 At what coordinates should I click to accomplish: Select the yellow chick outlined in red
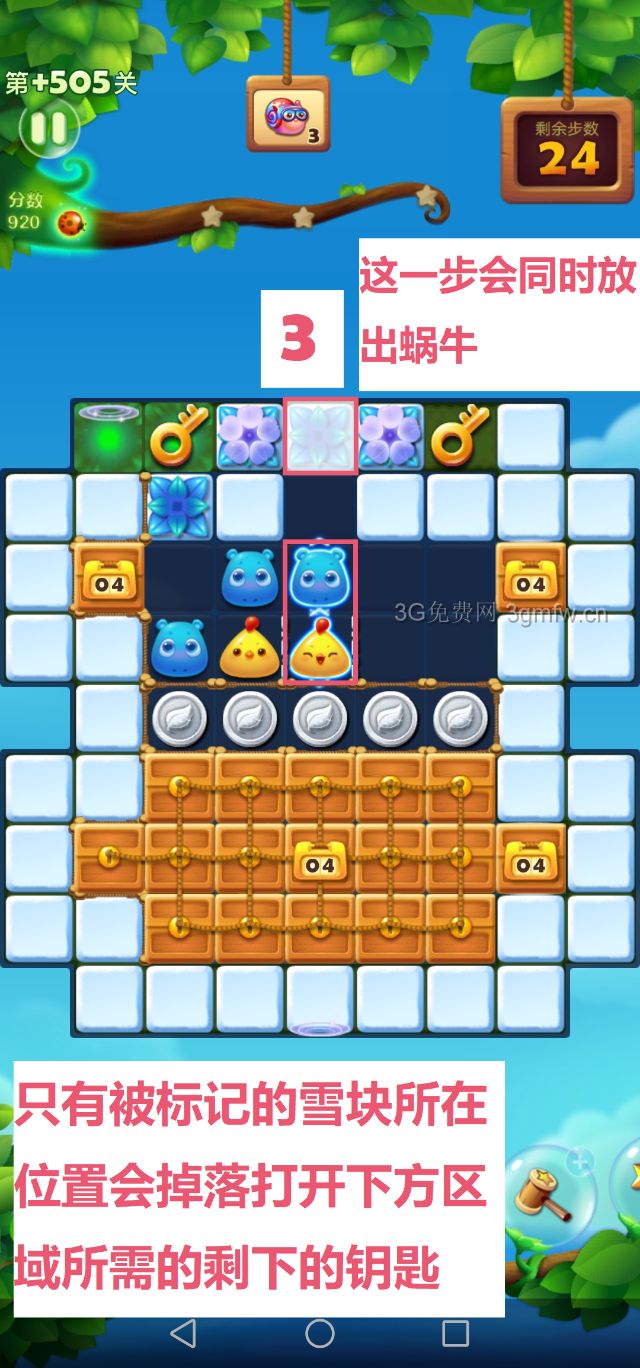tap(319, 648)
